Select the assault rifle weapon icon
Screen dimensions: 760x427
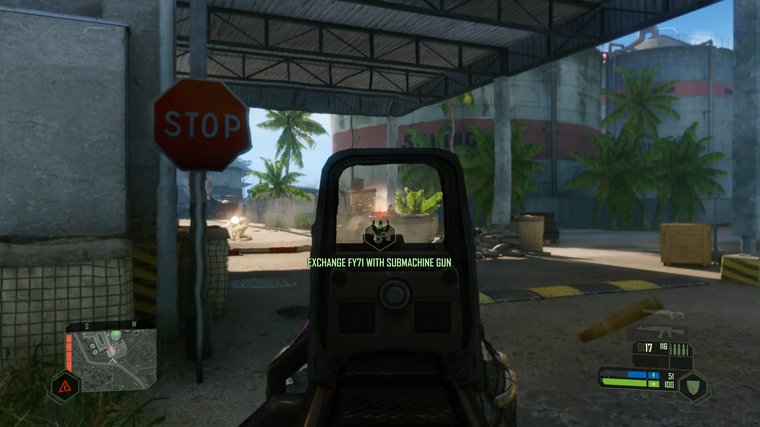(x=661, y=330)
